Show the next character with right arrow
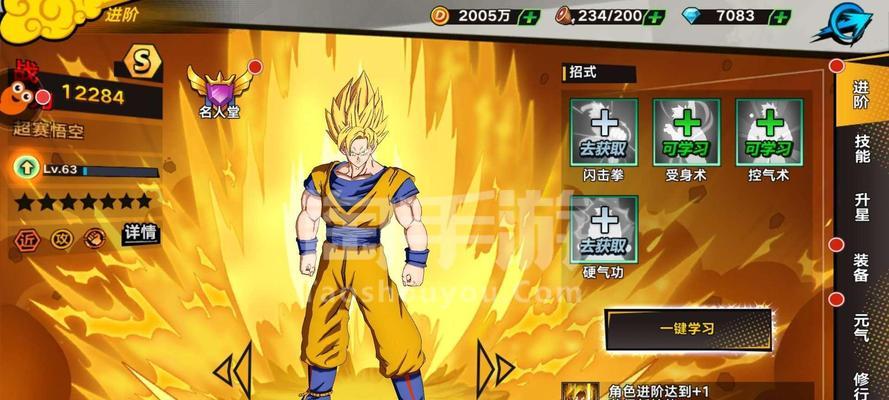 494,366
